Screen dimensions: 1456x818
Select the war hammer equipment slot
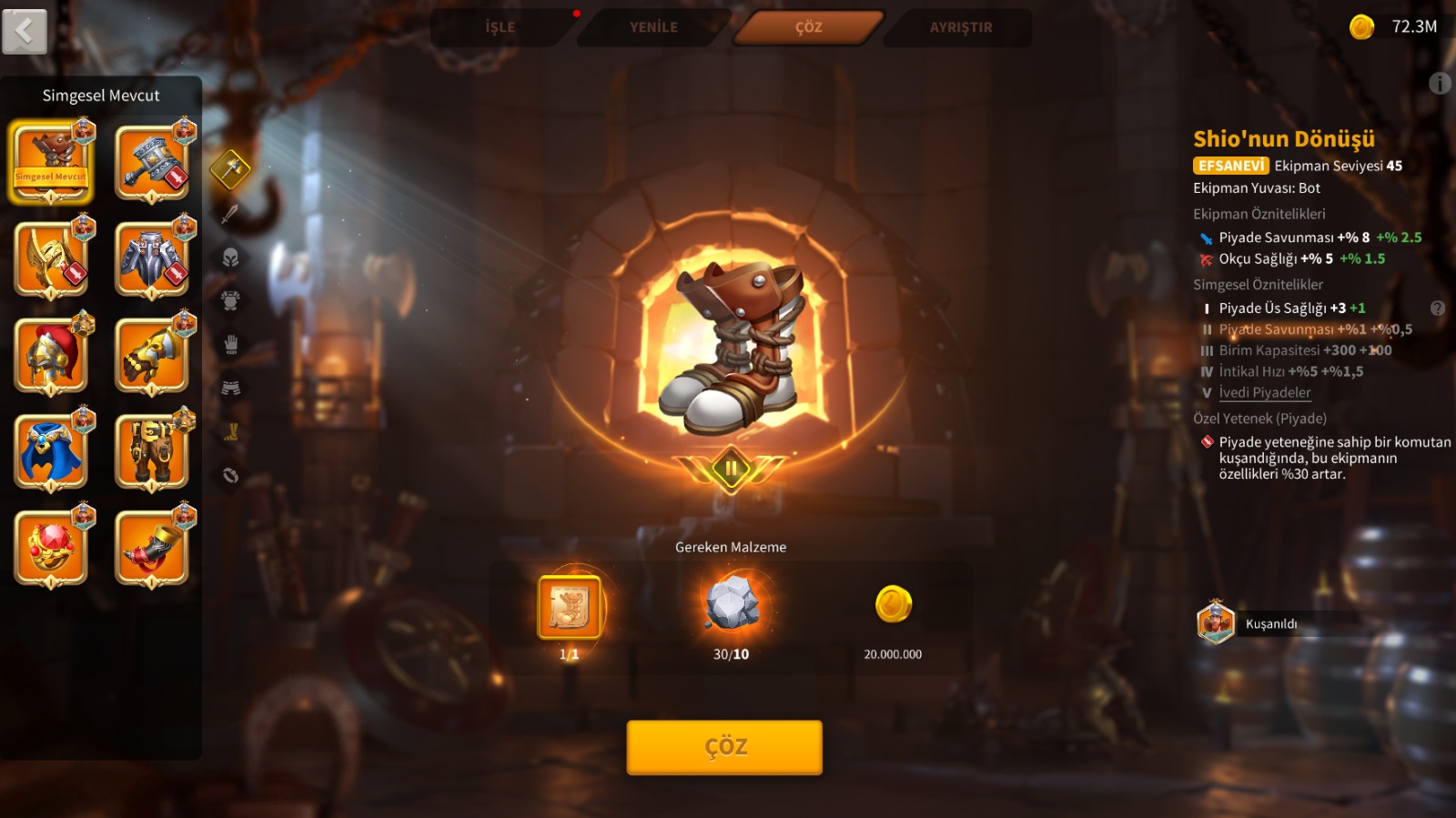[x=152, y=164]
